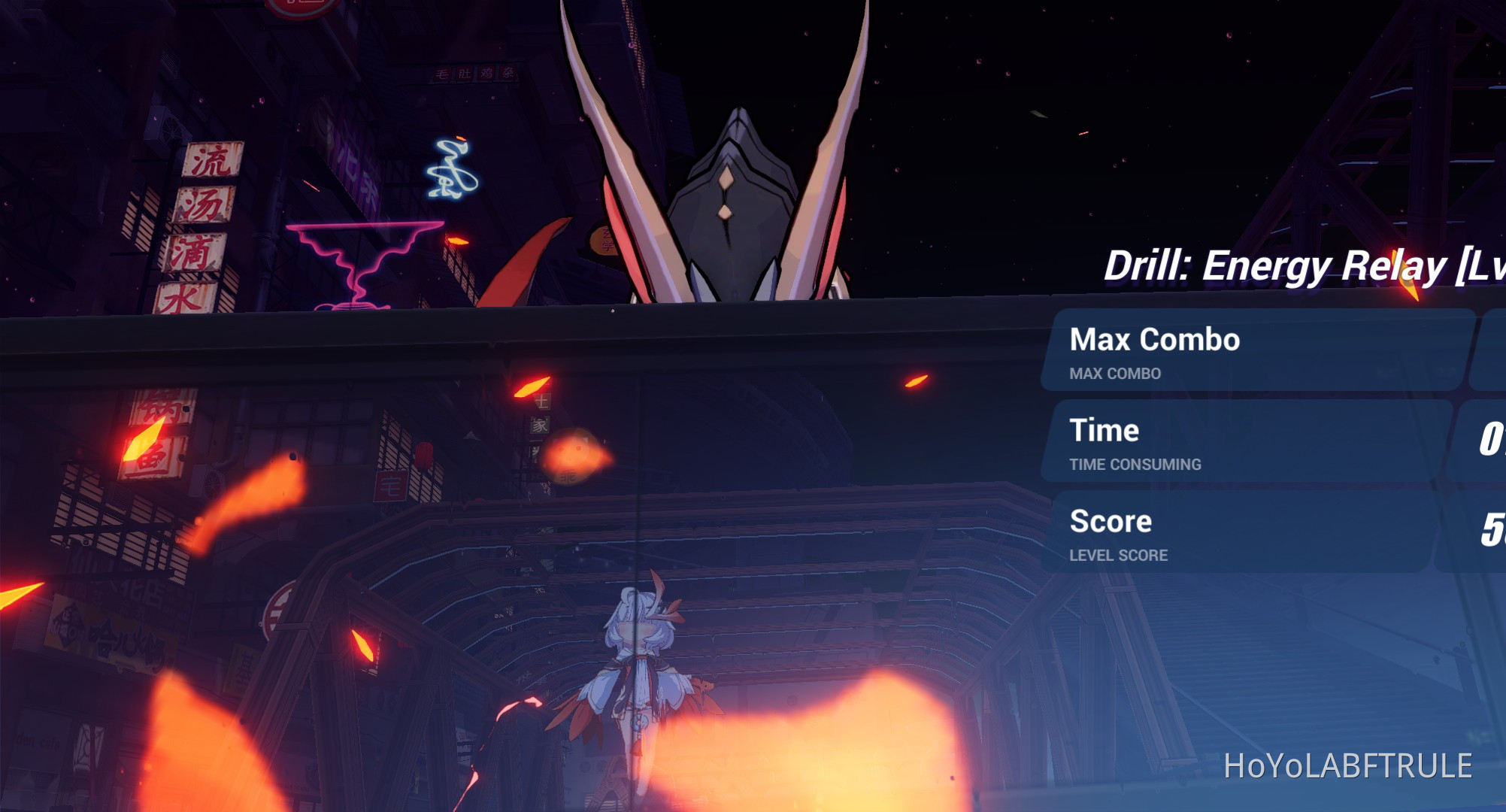
Task: Click the Score level score panel
Action: click(x=1241, y=535)
